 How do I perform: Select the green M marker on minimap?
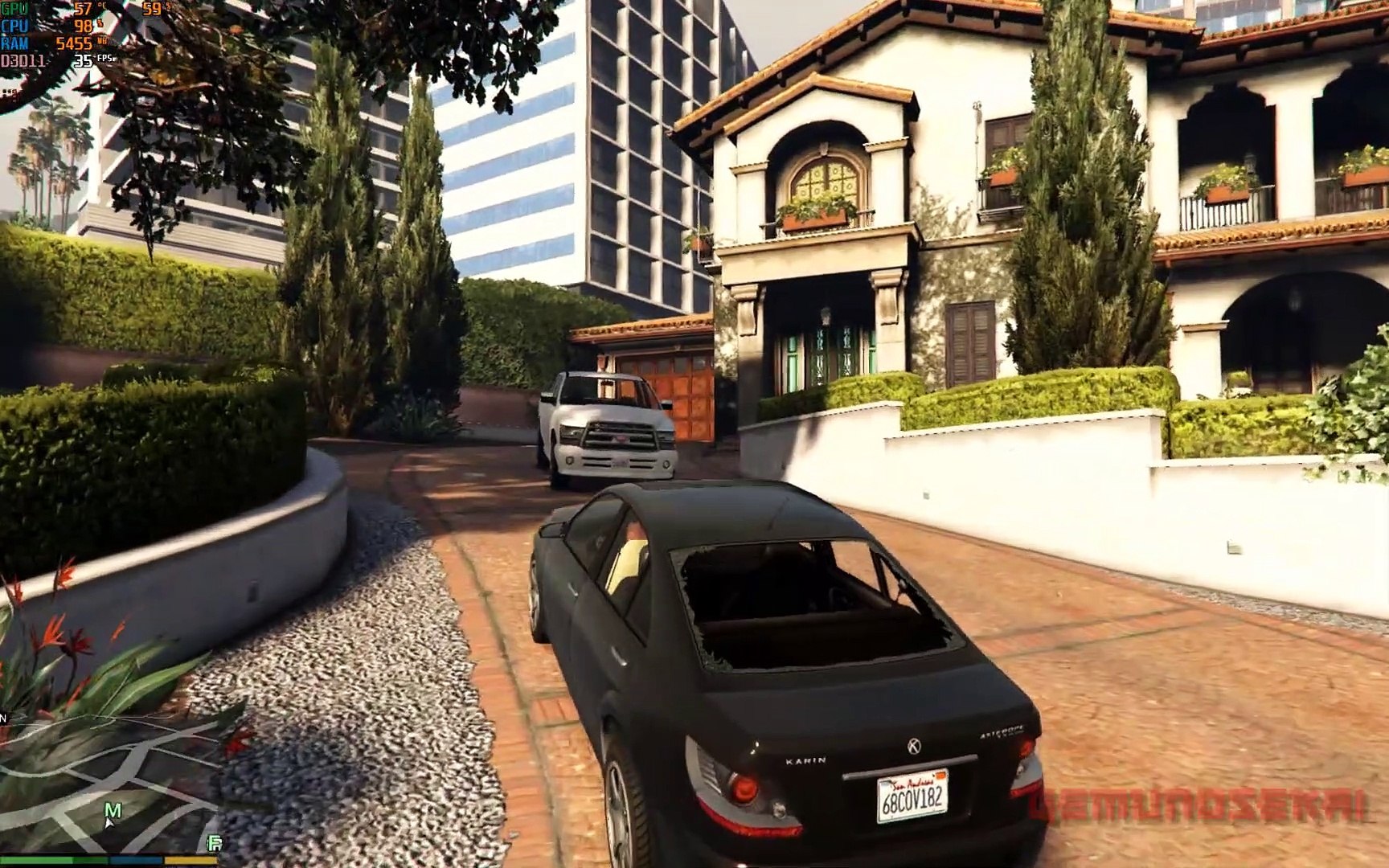coord(113,810)
